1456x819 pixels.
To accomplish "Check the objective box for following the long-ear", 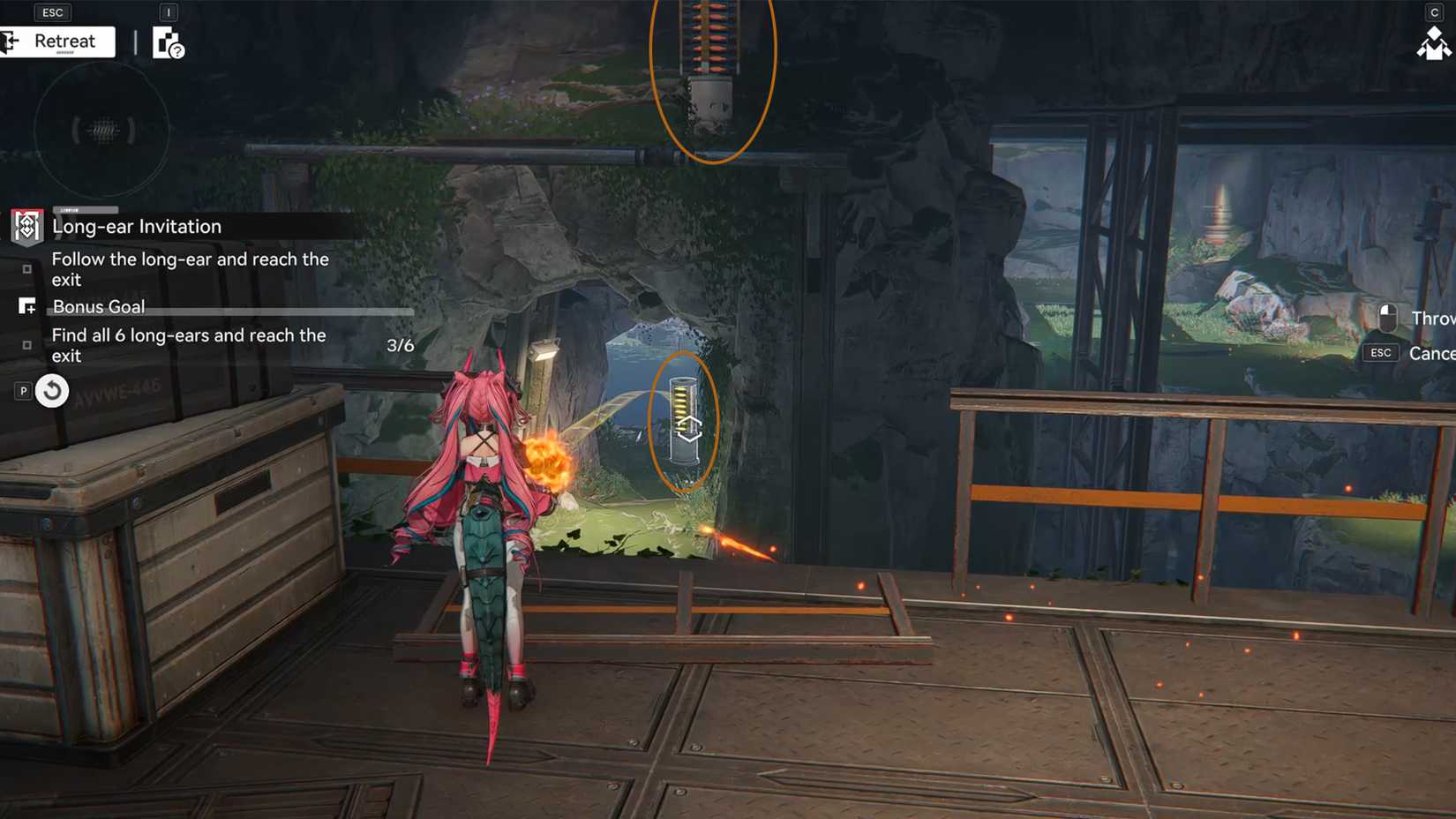I will coord(27,267).
